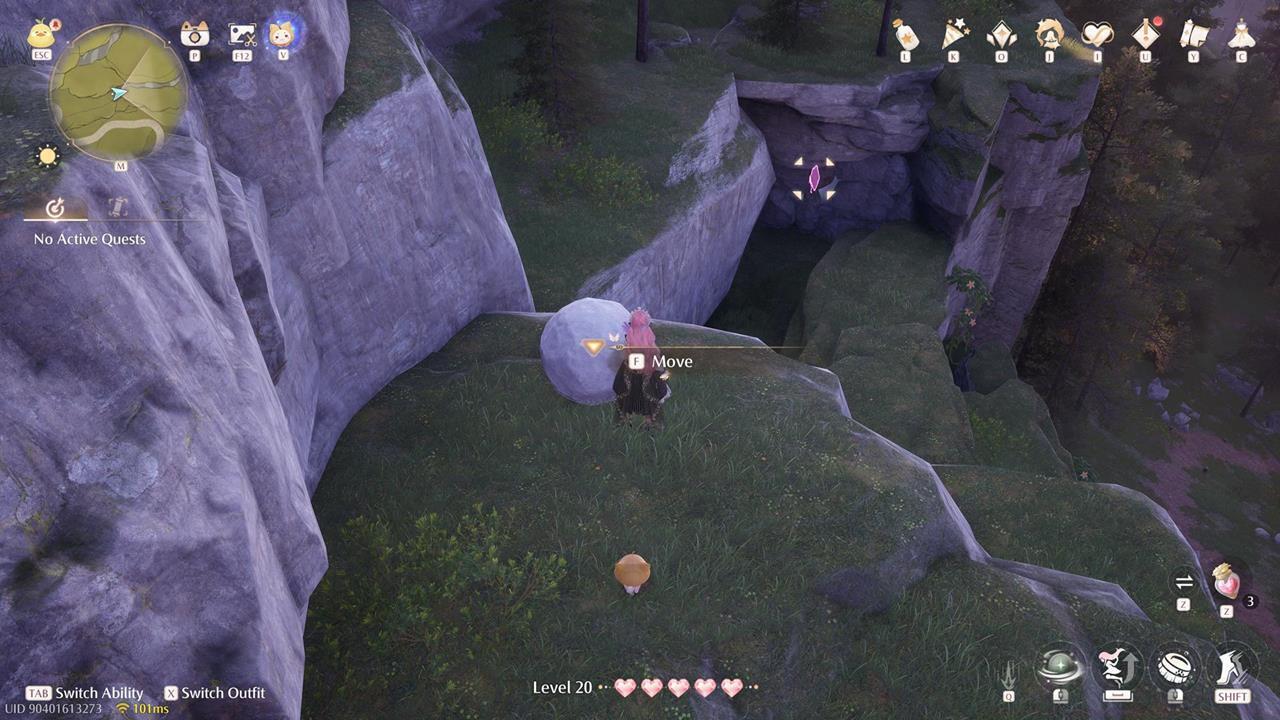This screenshot has width=1280, height=720.
Task: Open the main menu chick icon
Action: coord(40,35)
